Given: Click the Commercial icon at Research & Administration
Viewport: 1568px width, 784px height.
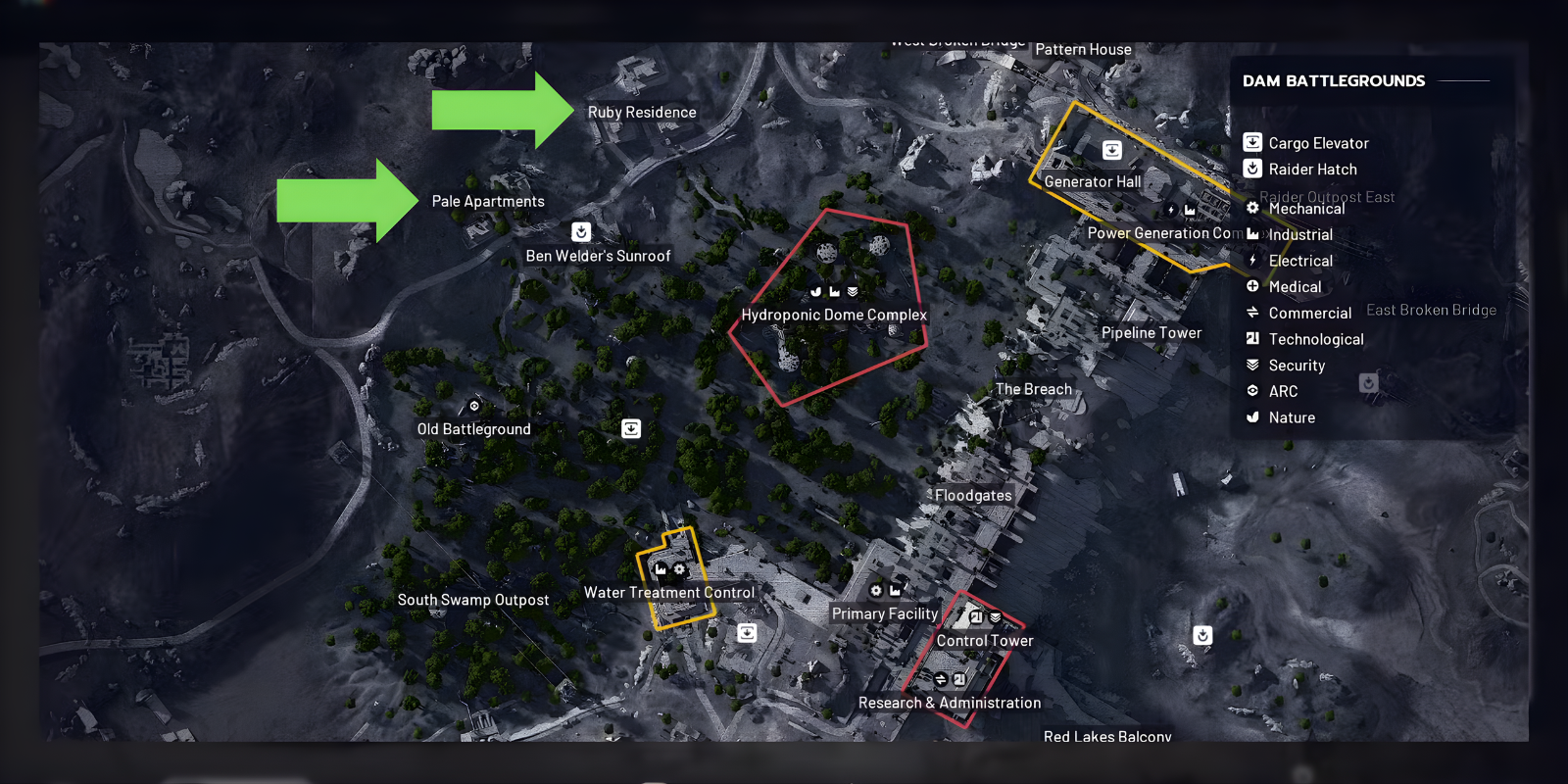Looking at the screenshot, I should (x=941, y=677).
